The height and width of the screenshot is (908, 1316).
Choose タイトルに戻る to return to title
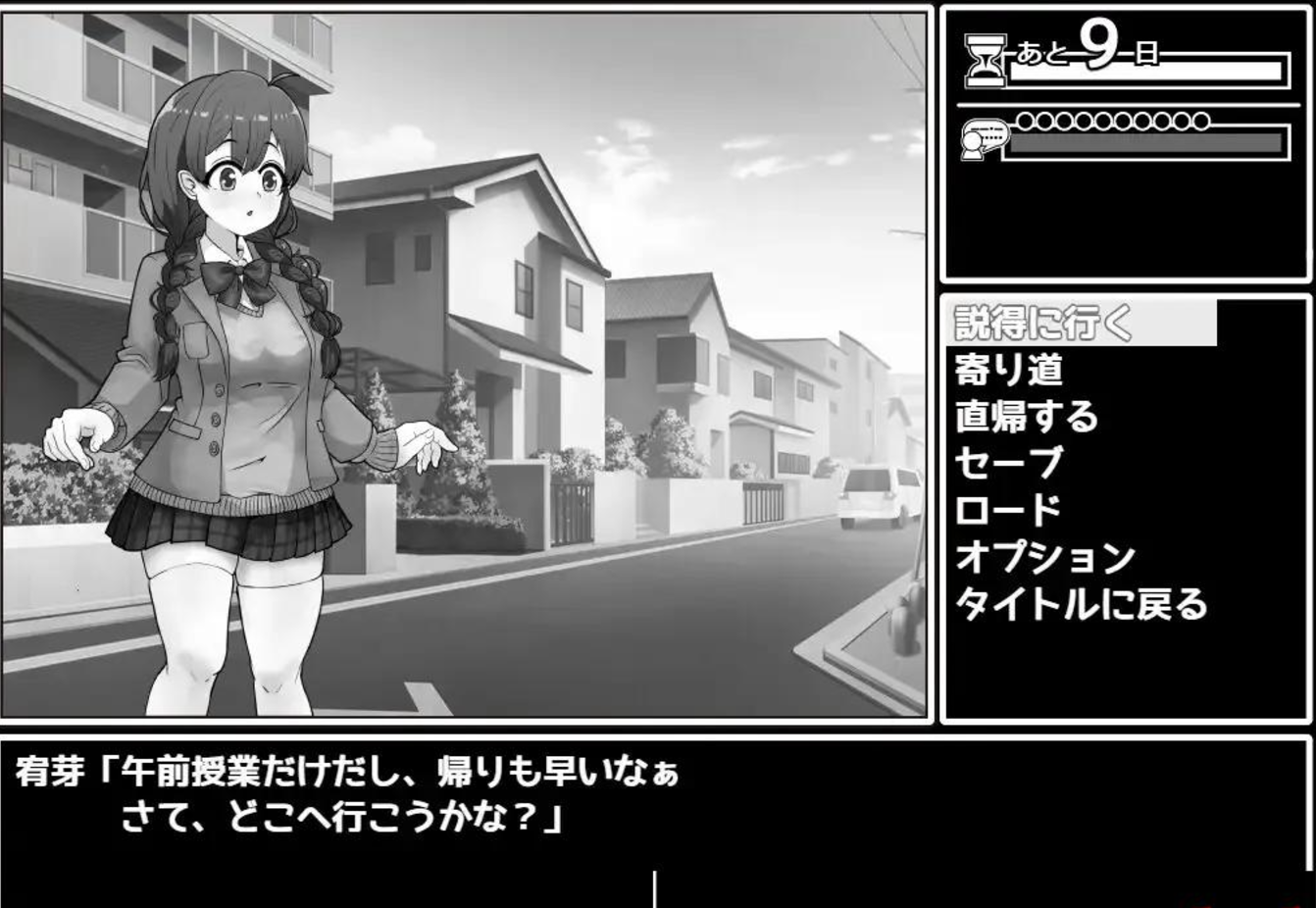pyautogui.click(x=1079, y=603)
